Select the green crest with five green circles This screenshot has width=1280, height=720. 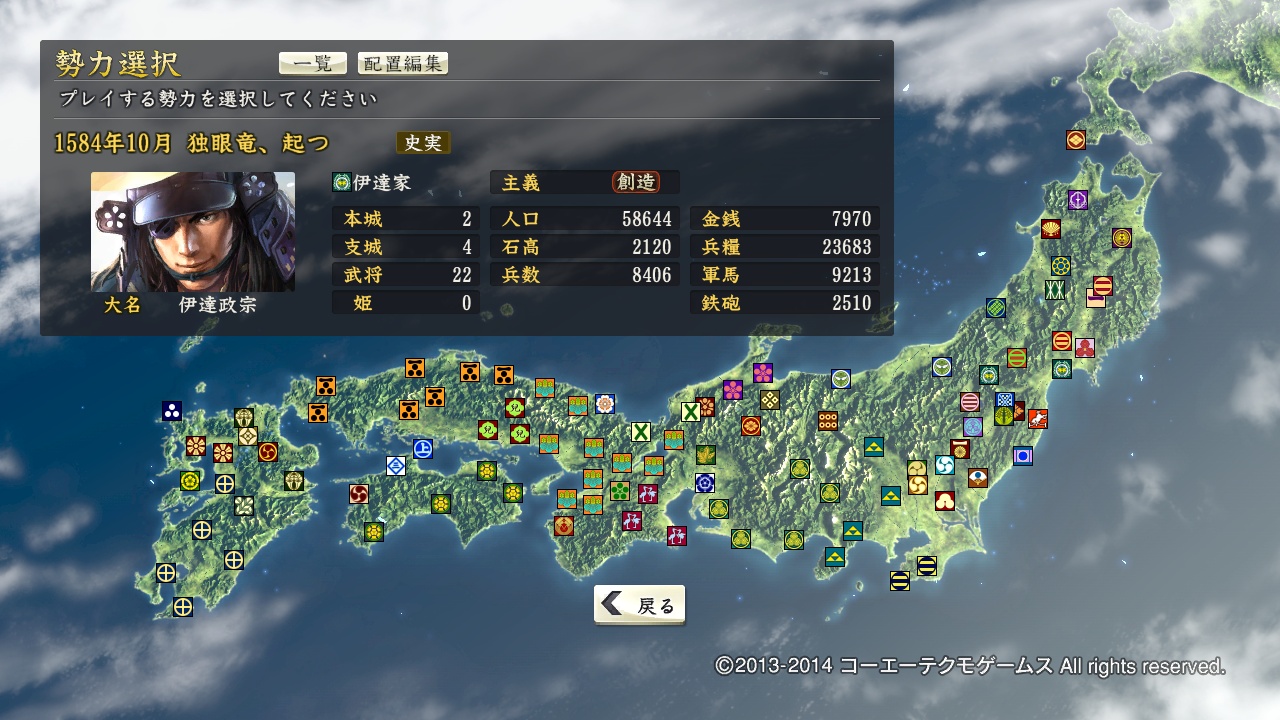[x=620, y=491]
